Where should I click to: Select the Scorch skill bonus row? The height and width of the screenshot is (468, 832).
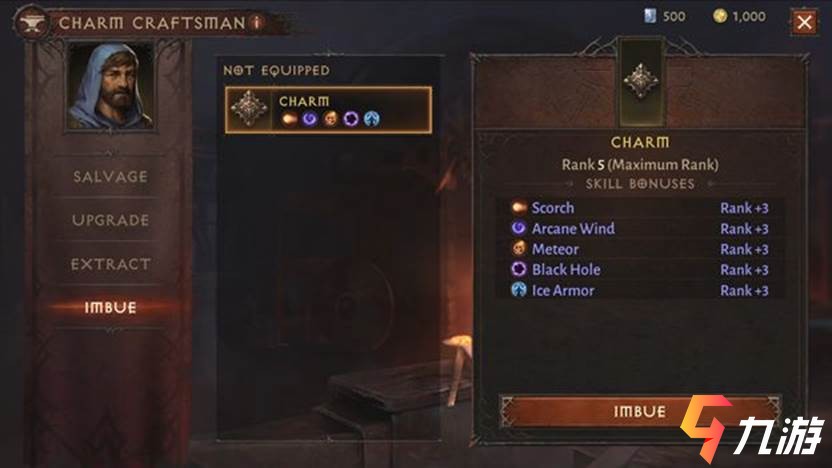(x=640, y=208)
